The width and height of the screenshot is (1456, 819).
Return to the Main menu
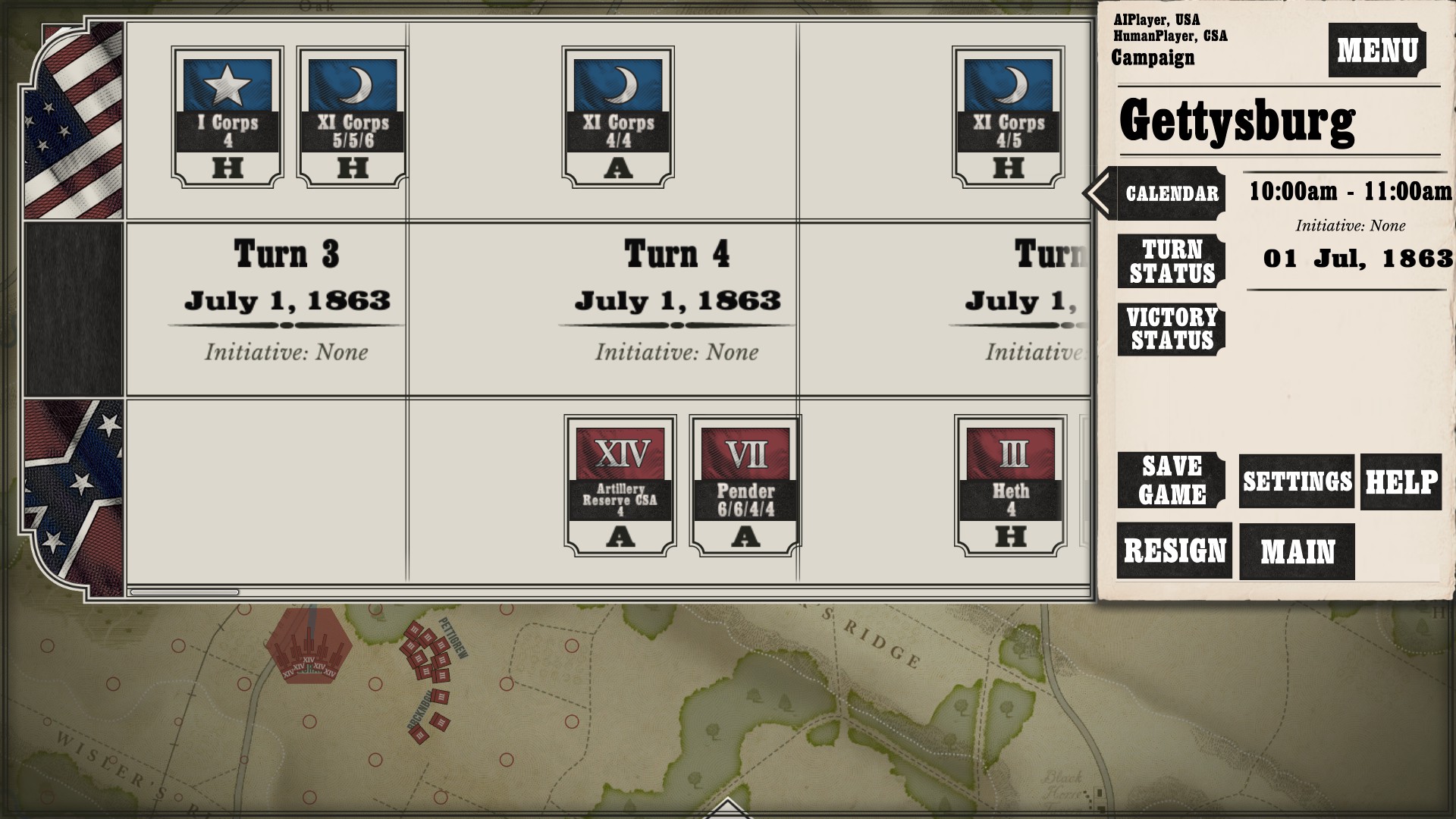(1297, 551)
